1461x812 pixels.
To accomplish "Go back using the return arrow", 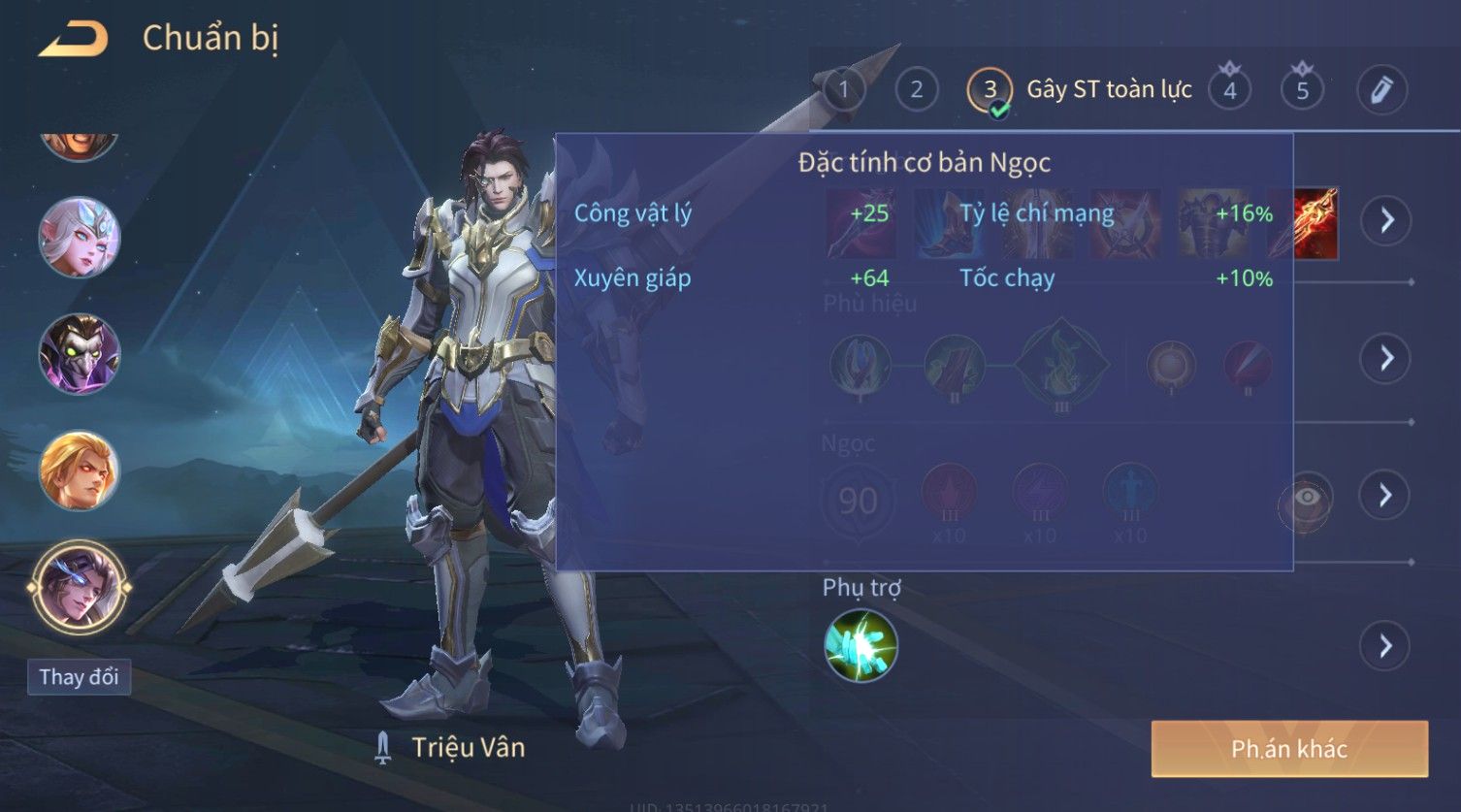I will point(73,39).
